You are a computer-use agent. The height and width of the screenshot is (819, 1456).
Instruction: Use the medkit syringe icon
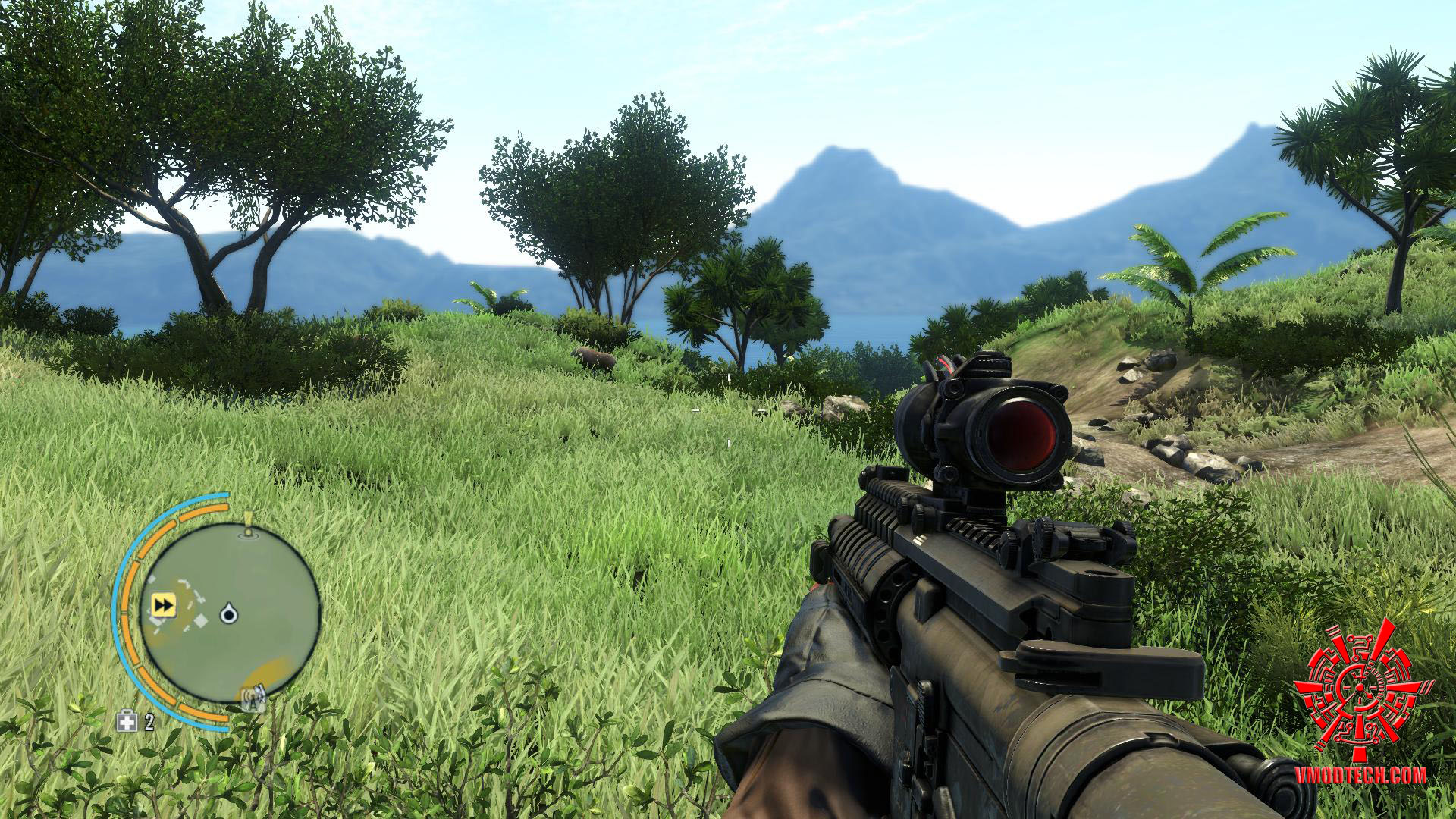tap(126, 721)
